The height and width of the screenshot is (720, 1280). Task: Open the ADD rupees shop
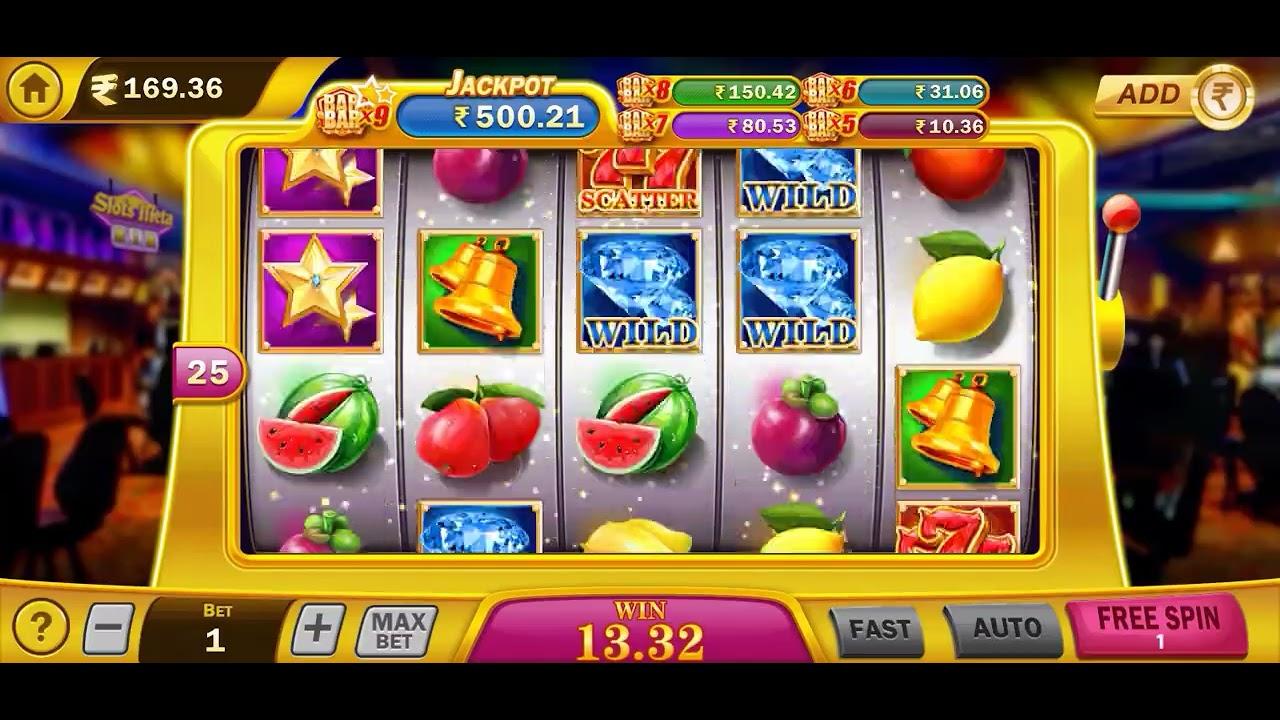(1172, 95)
